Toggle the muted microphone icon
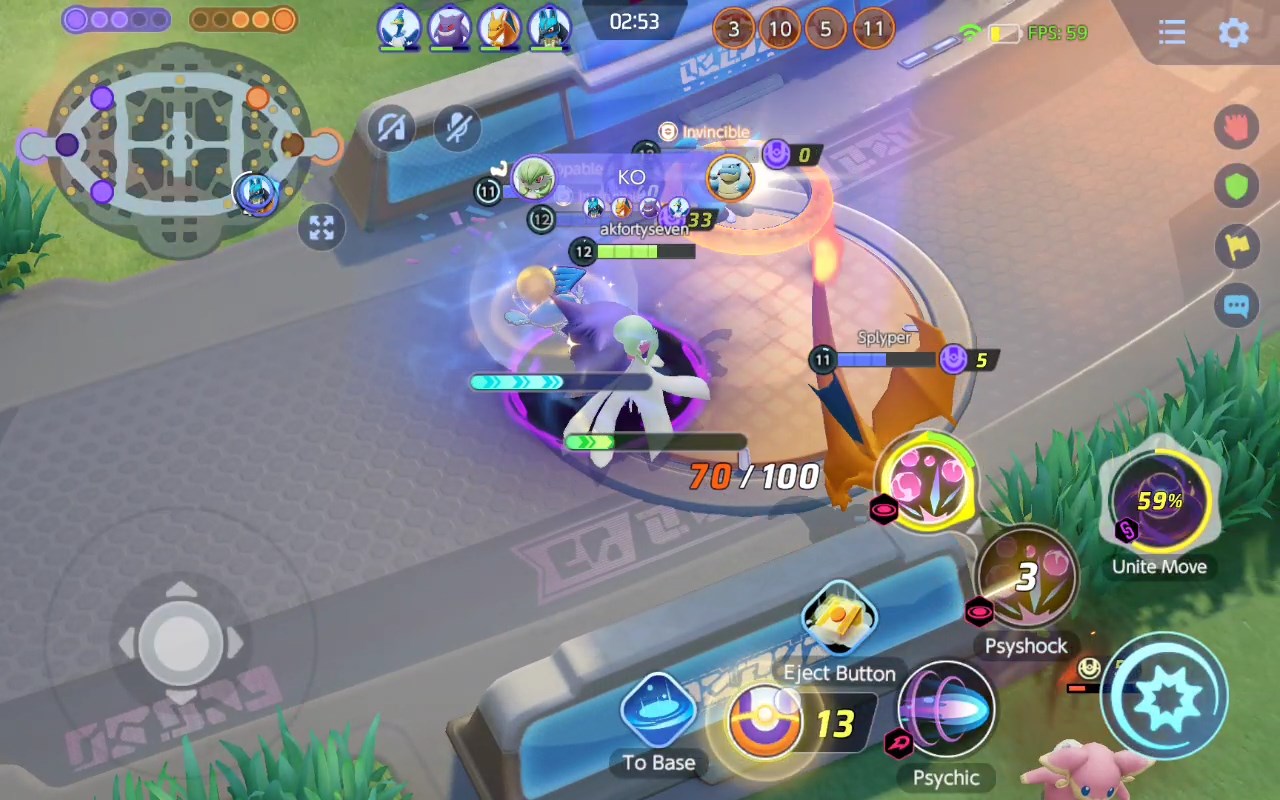This screenshot has height=800, width=1280. click(x=459, y=128)
